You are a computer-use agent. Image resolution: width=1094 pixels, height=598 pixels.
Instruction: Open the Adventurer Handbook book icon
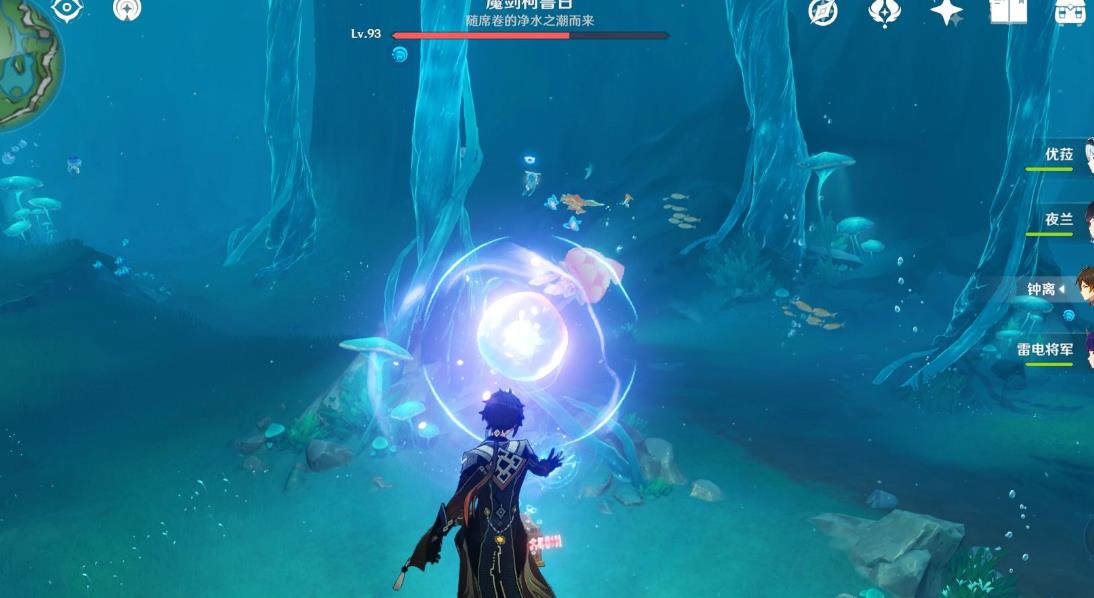tap(1008, 11)
